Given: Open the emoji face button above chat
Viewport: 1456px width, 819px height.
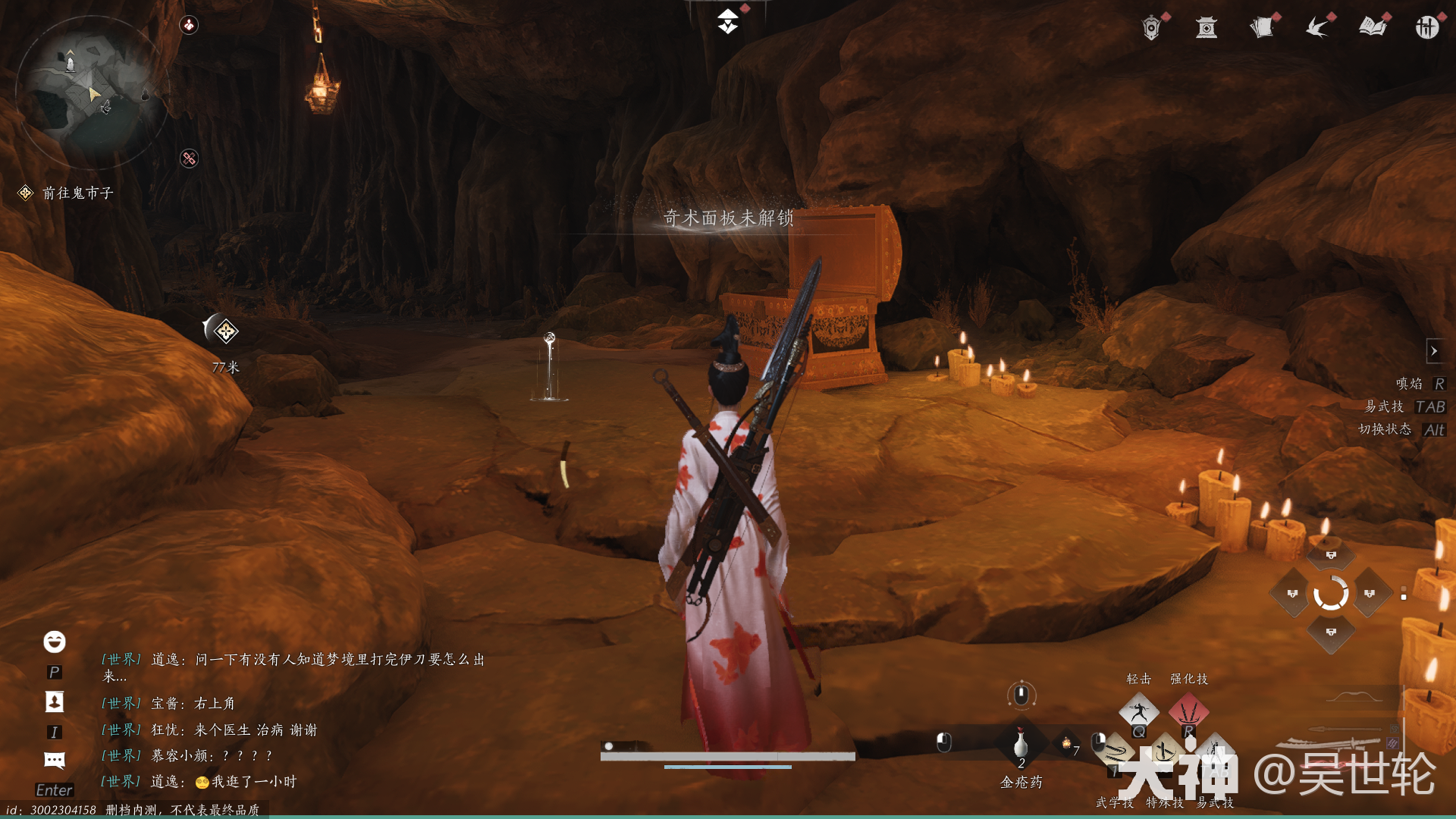Looking at the screenshot, I should click(55, 642).
